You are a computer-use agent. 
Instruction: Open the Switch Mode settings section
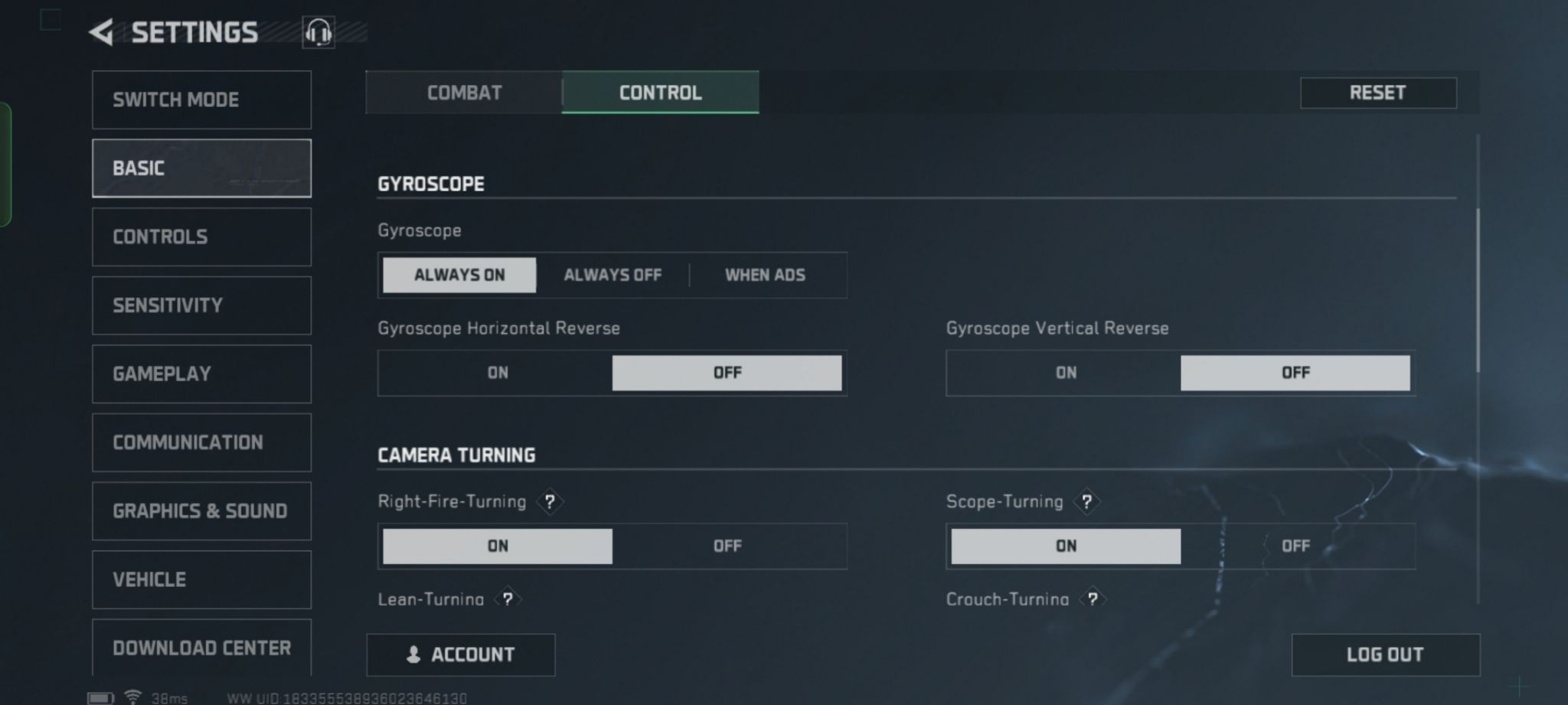pyautogui.click(x=201, y=100)
